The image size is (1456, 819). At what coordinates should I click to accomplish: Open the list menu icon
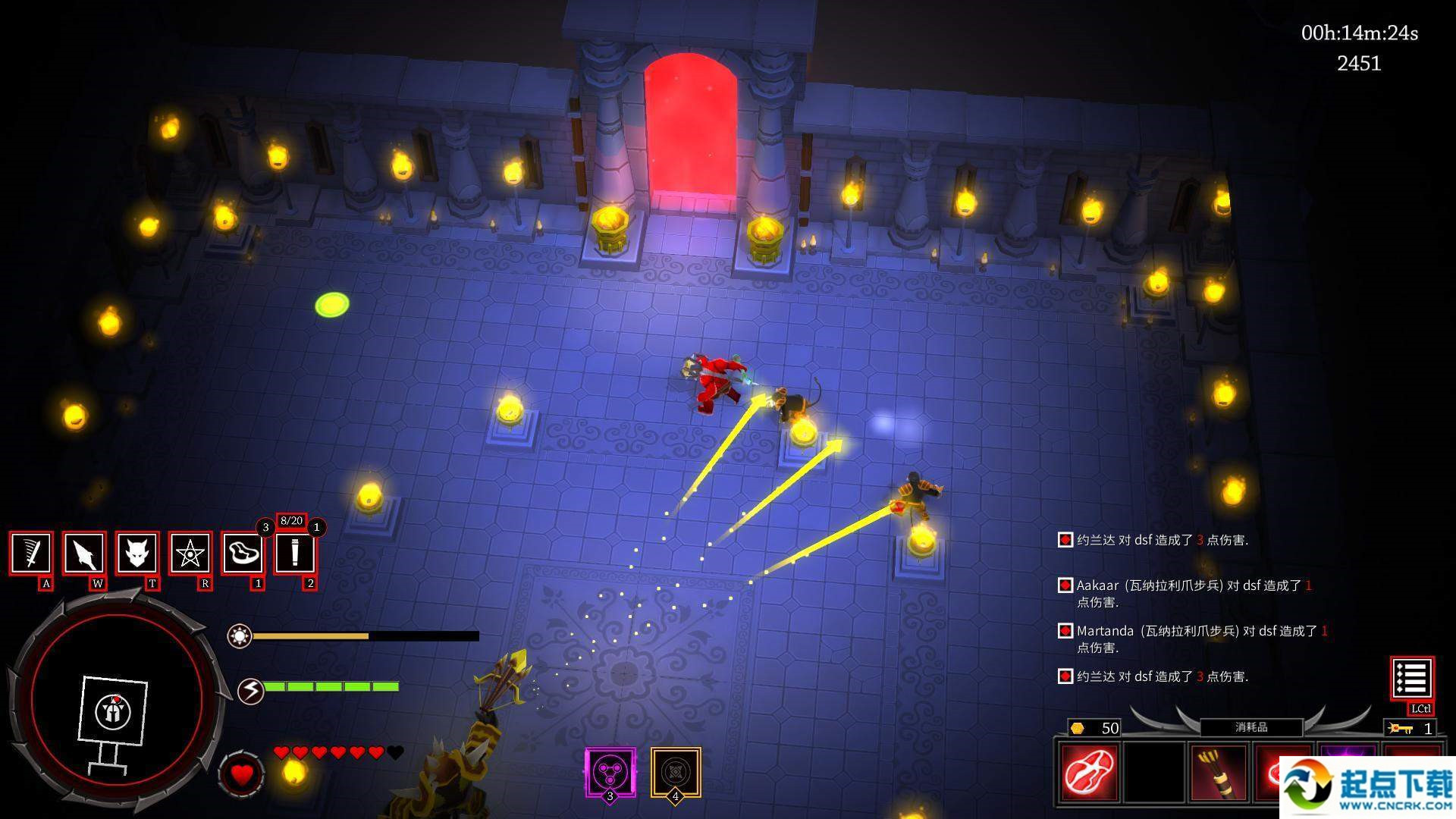pos(1411,678)
